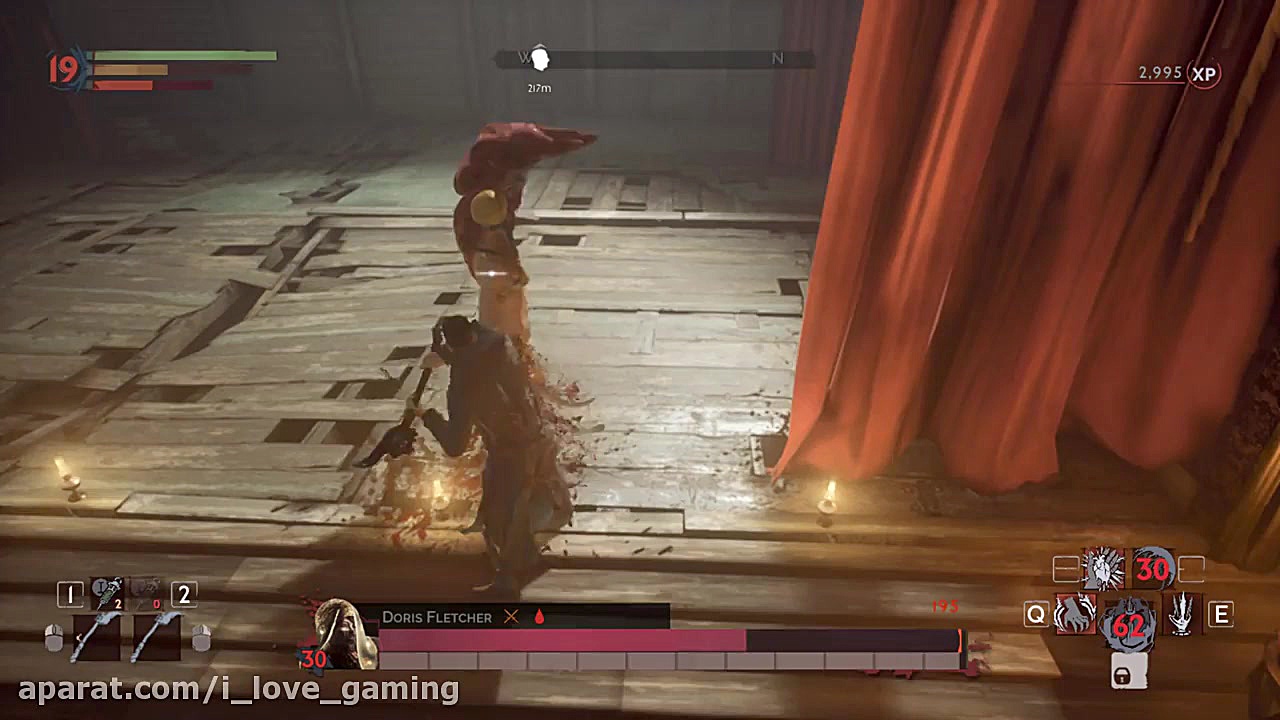Viewport: 1280px width, 720px height.
Task: Click the X marker next to Doris Fletcher's name
Action: pos(511,617)
